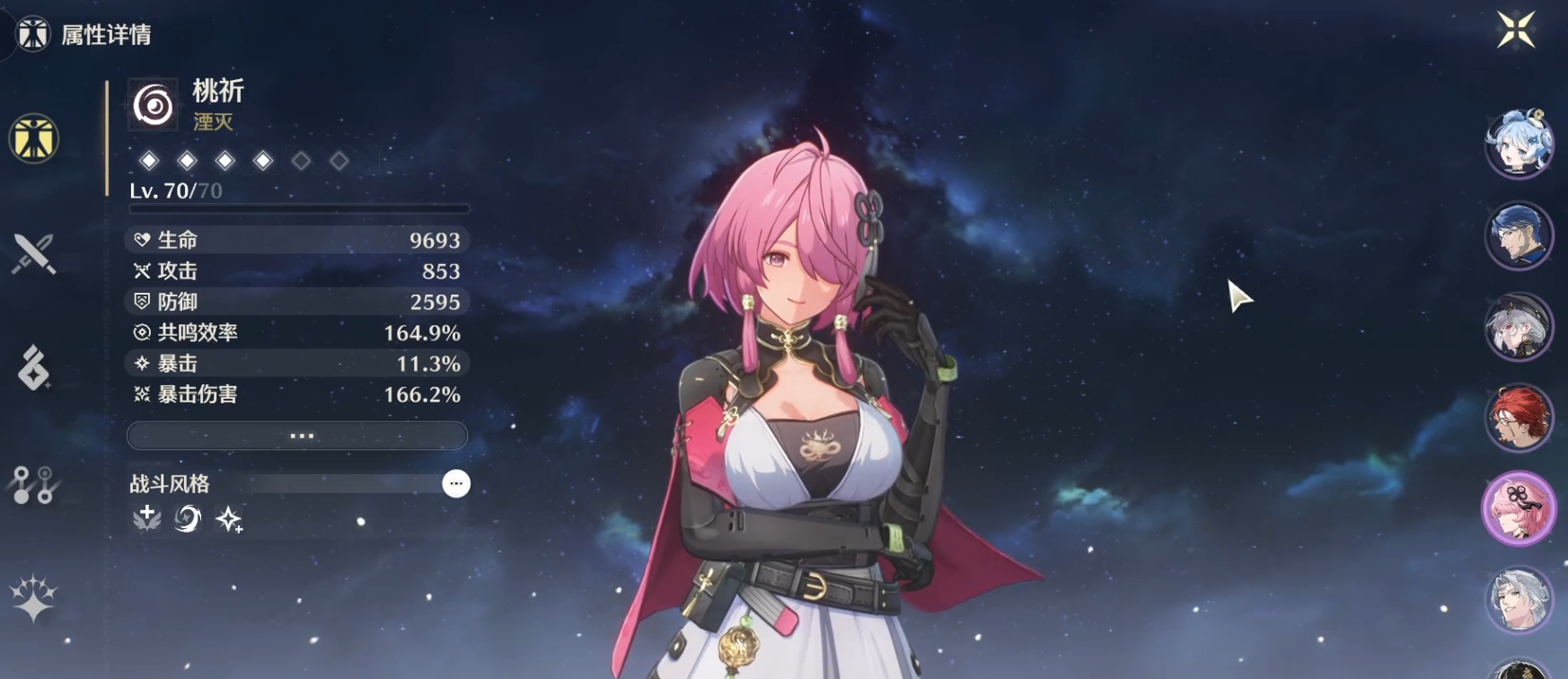Switch to the resonance chain star tab

[x=33, y=599]
